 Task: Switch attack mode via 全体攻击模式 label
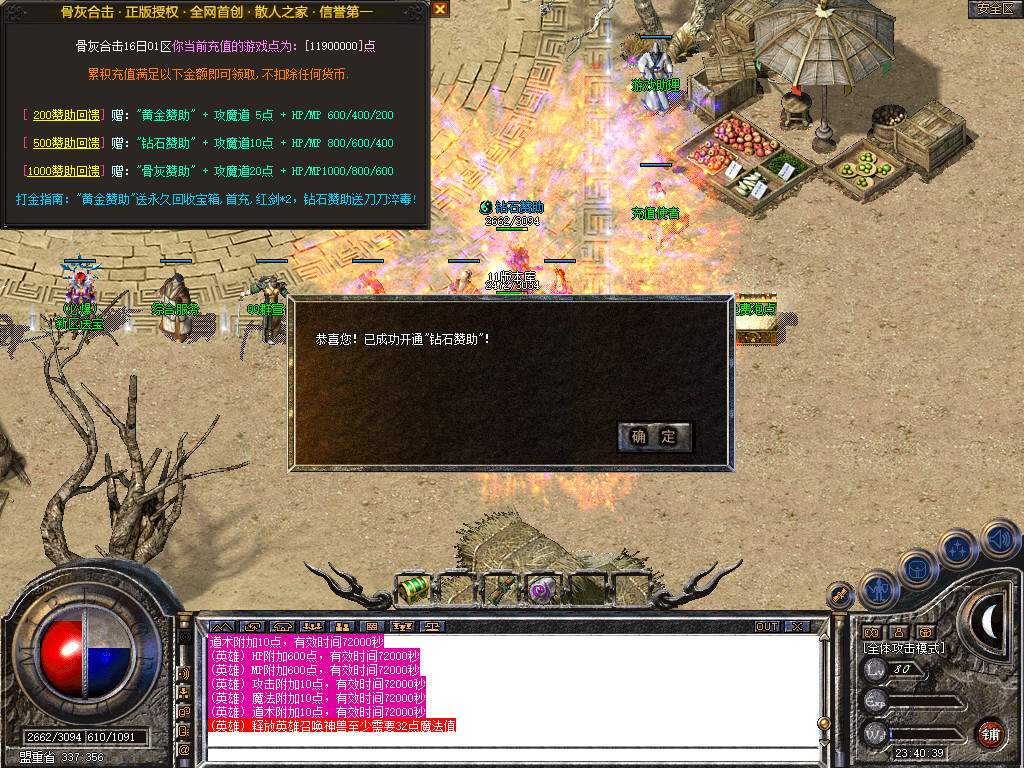point(903,648)
